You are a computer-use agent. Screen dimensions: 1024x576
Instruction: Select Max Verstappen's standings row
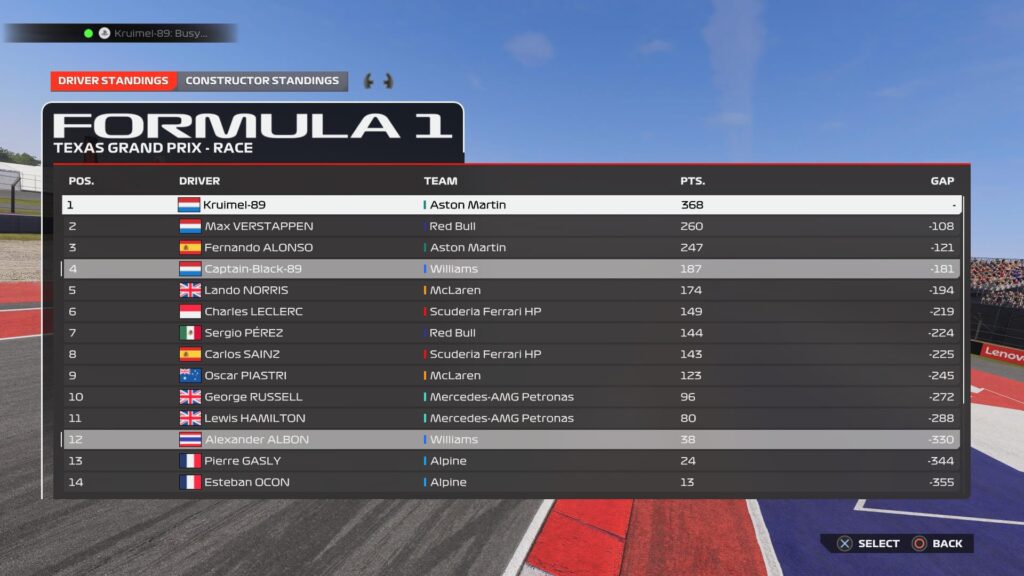[511, 226]
